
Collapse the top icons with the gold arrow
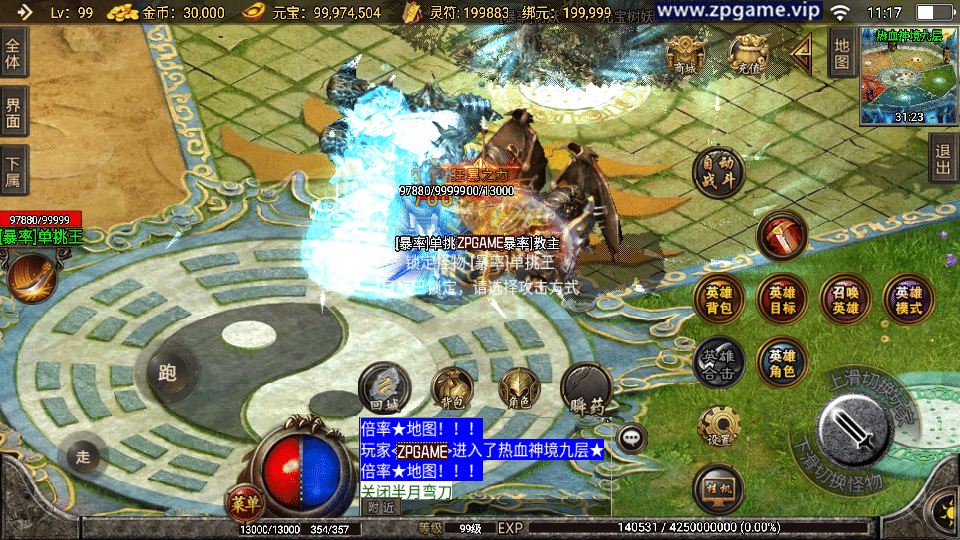point(801,56)
